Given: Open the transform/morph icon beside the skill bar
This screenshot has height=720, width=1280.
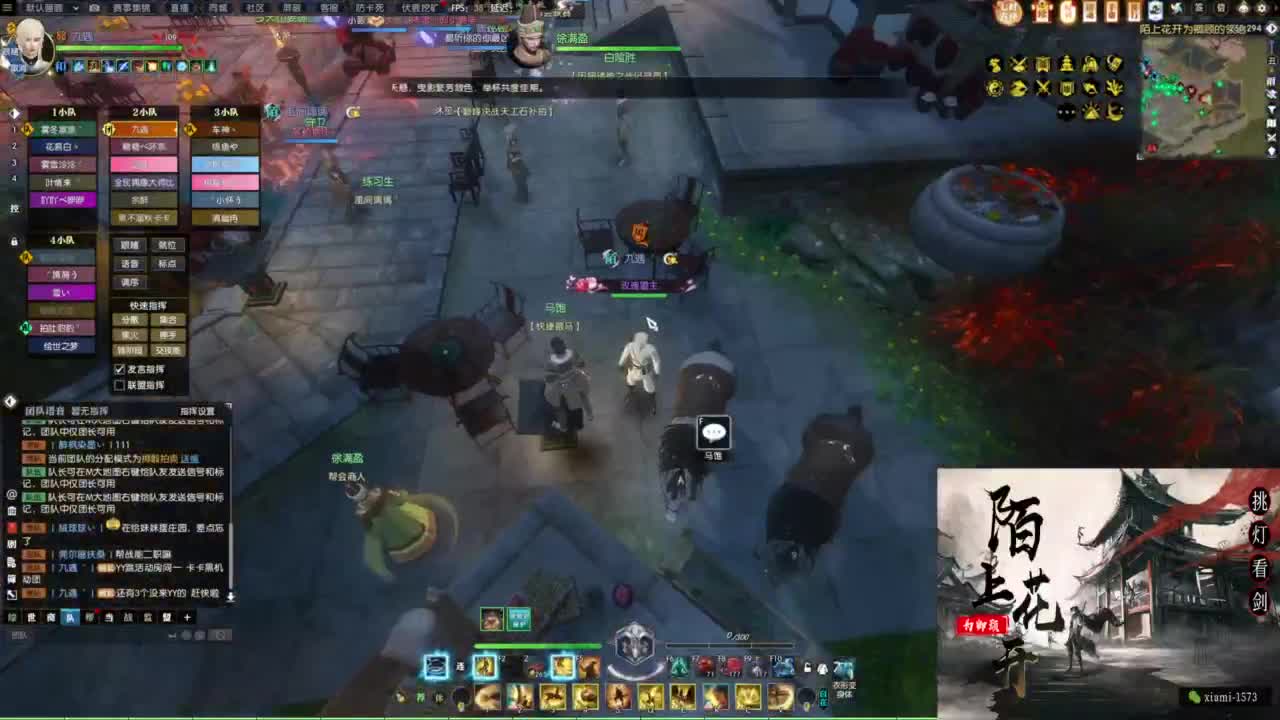Looking at the screenshot, I should coord(845,668).
